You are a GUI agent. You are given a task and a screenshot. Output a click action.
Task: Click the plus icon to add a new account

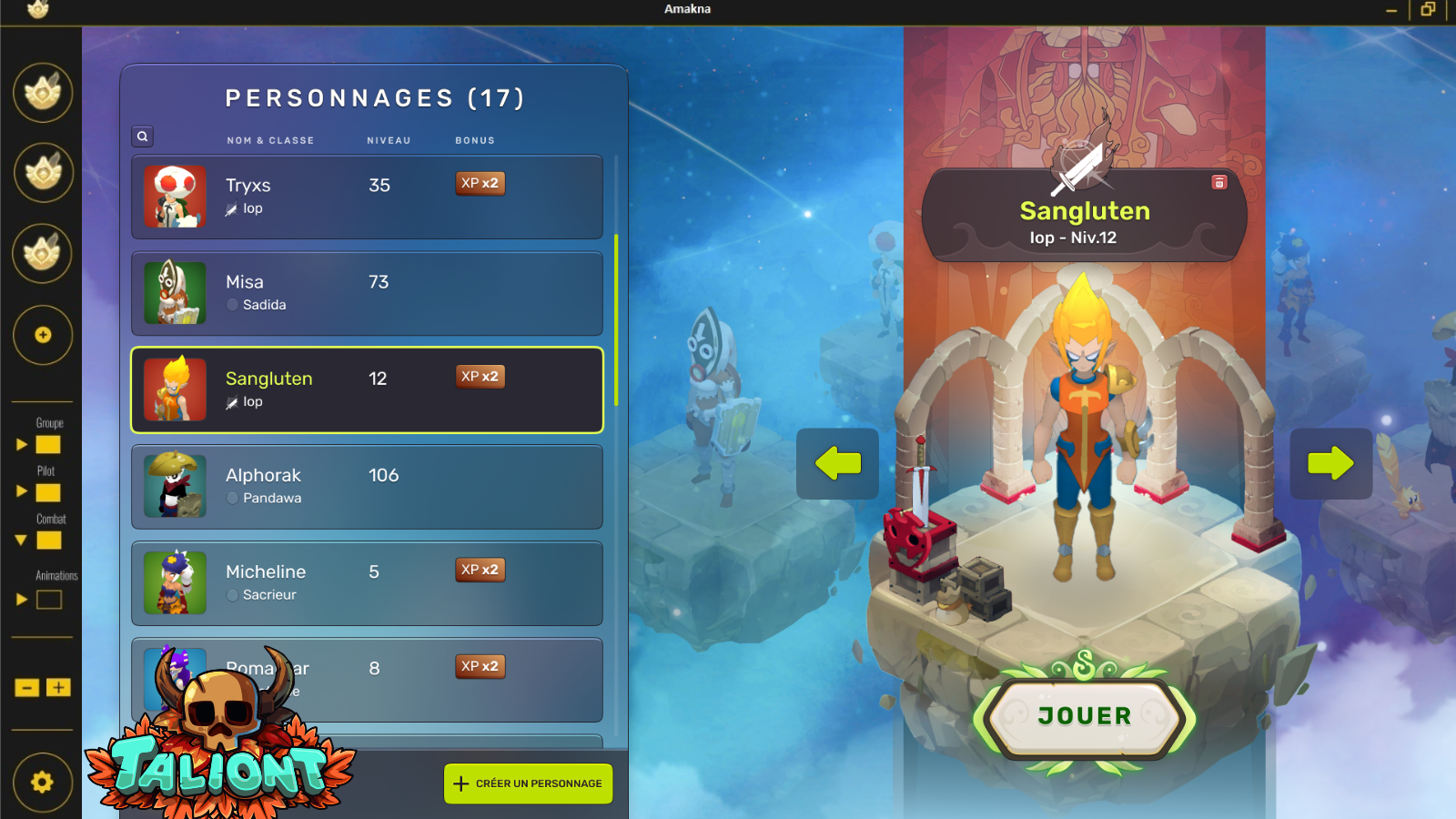42,335
